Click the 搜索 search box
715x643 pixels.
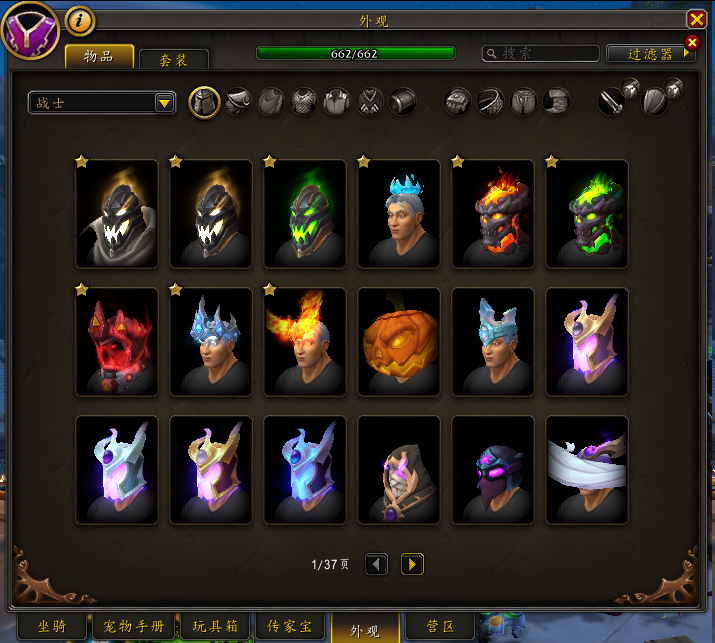click(540, 54)
